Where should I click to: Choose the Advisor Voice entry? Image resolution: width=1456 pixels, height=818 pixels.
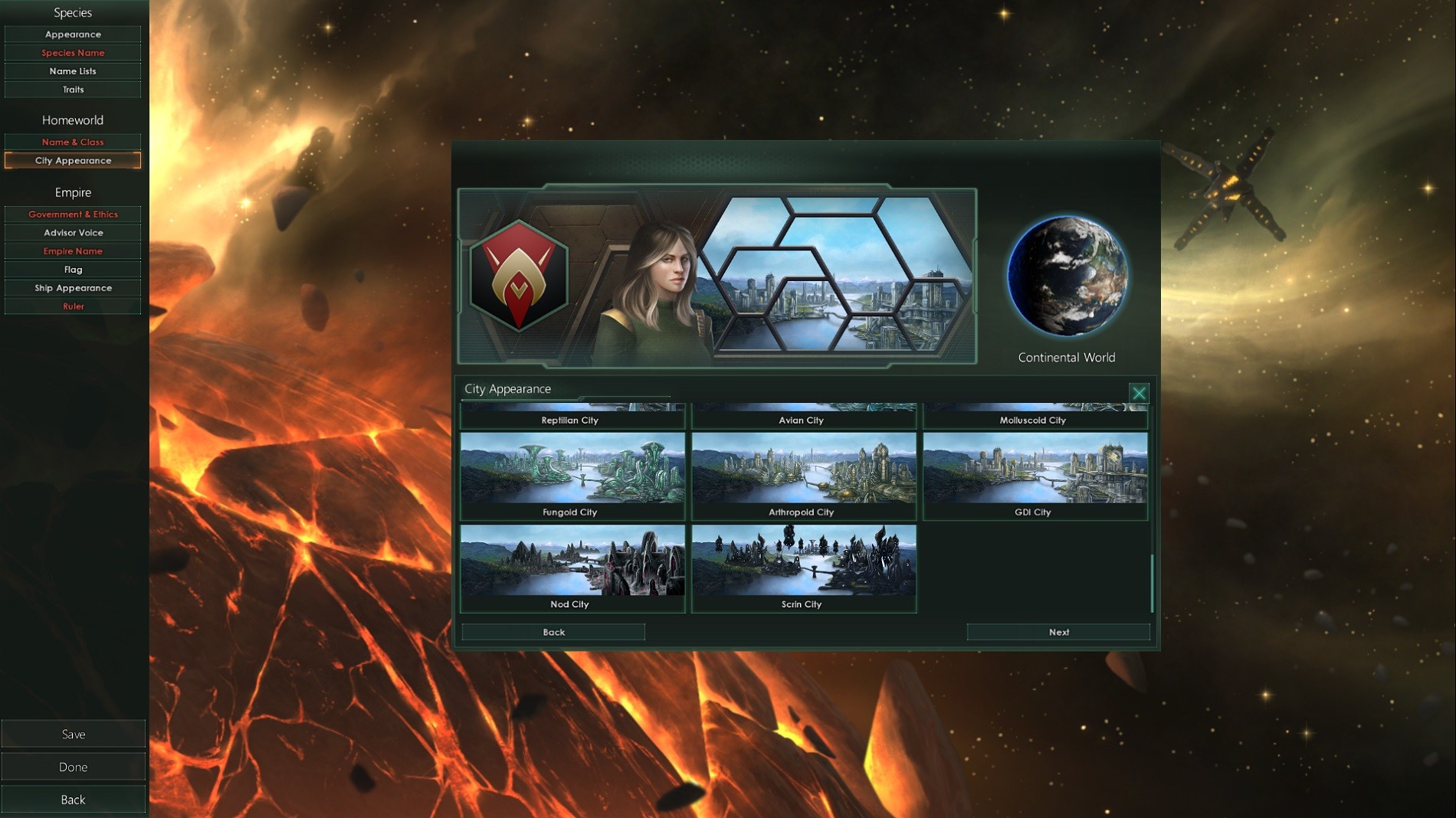[x=73, y=233]
